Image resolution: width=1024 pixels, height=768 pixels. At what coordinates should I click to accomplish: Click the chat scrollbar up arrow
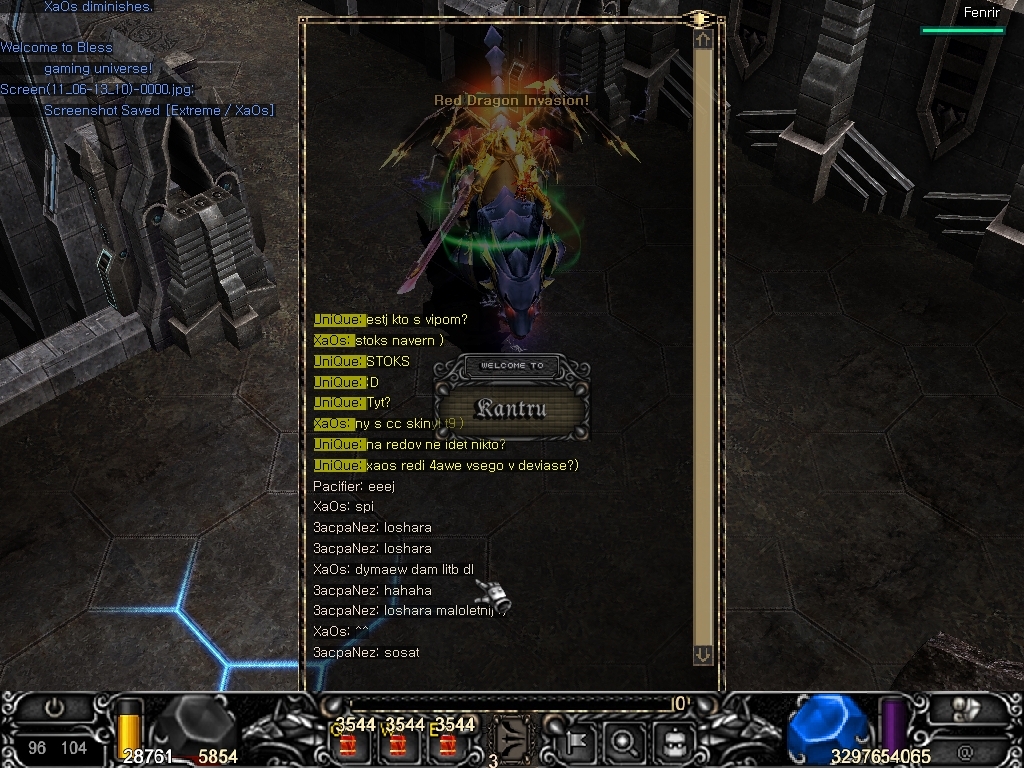[x=703, y=39]
